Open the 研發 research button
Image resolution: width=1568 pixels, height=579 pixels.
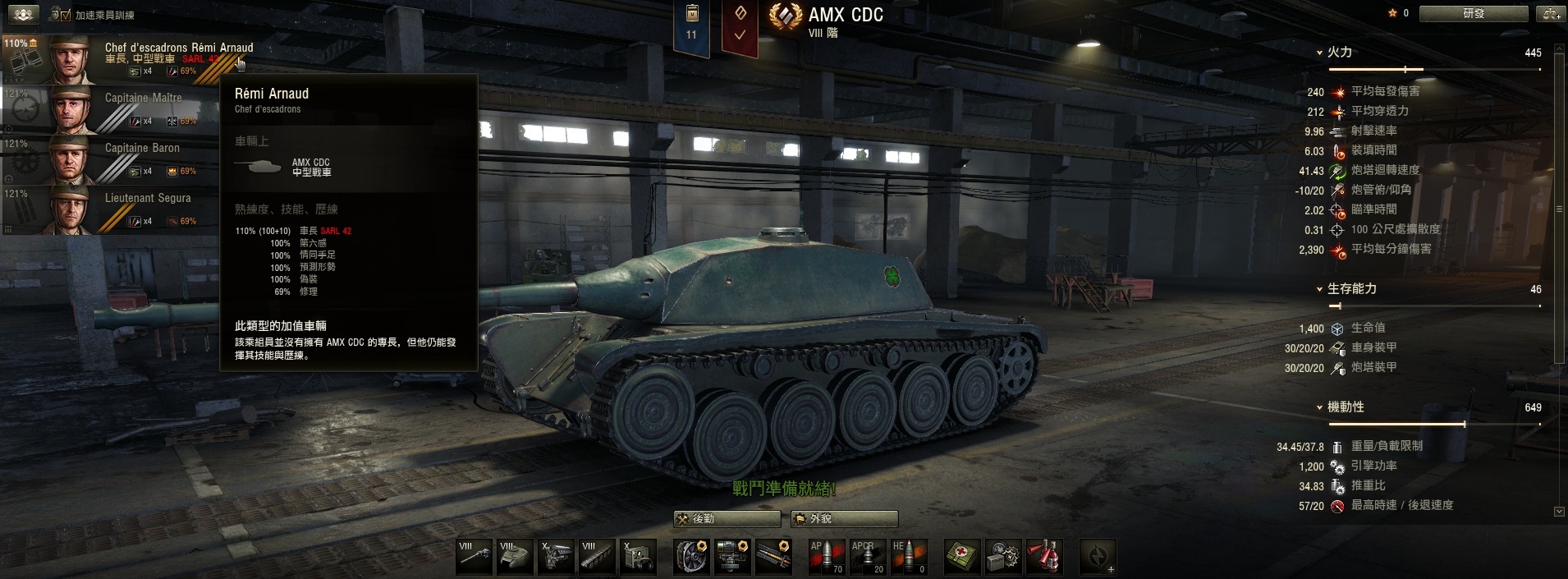click(x=1474, y=14)
